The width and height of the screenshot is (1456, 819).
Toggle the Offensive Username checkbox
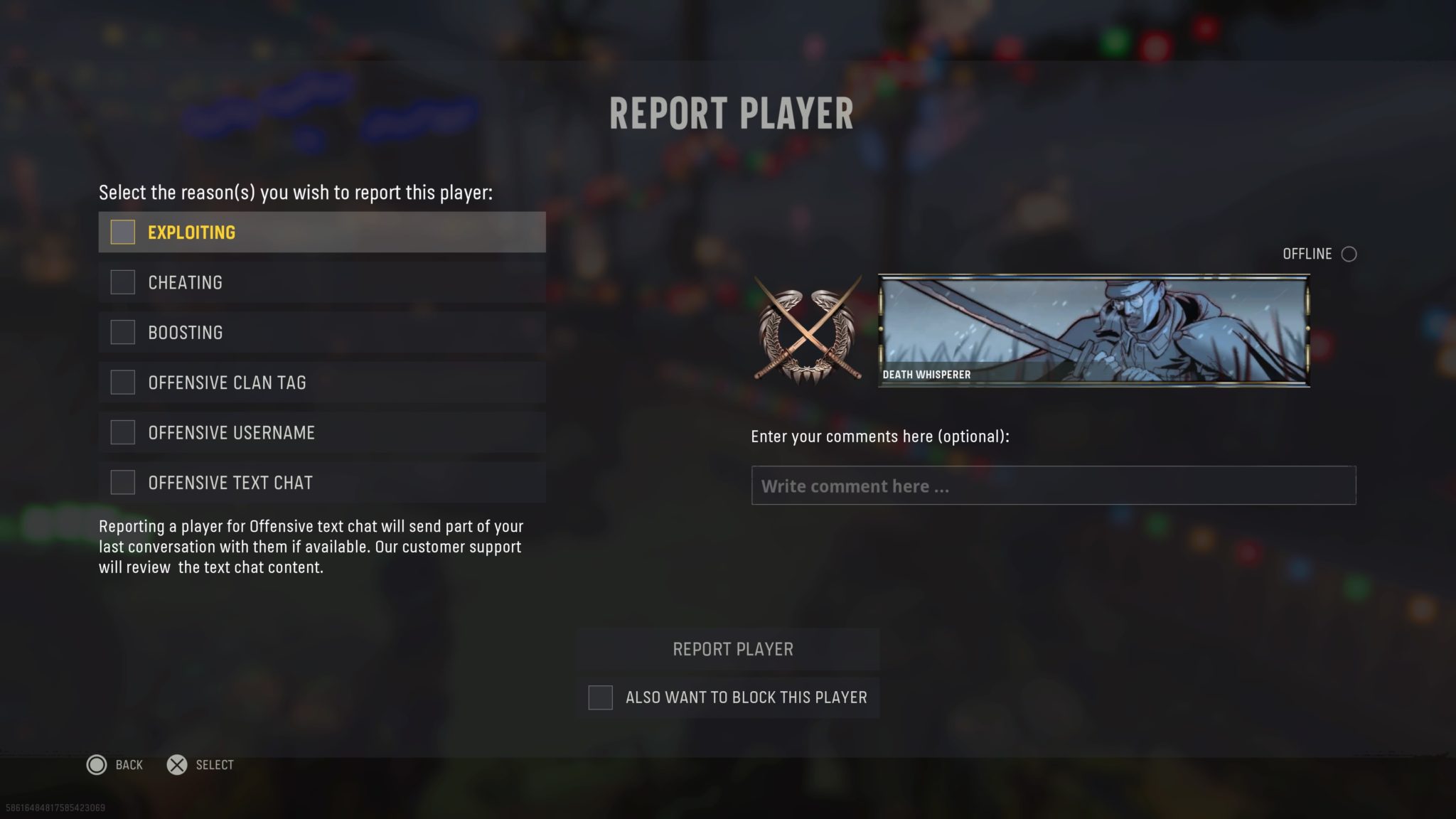pyautogui.click(x=122, y=432)
